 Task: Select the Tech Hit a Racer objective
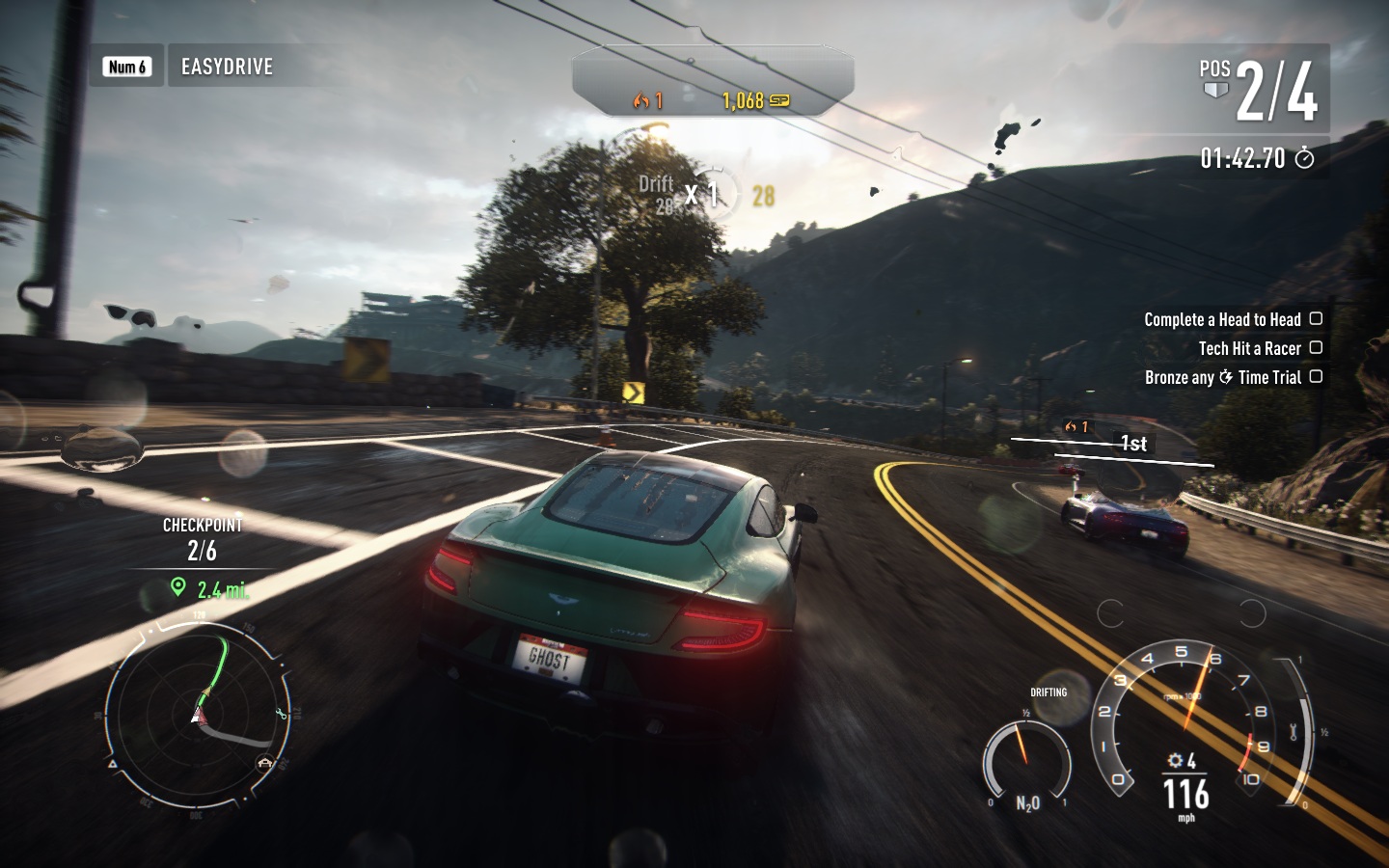coord(1258,348)
